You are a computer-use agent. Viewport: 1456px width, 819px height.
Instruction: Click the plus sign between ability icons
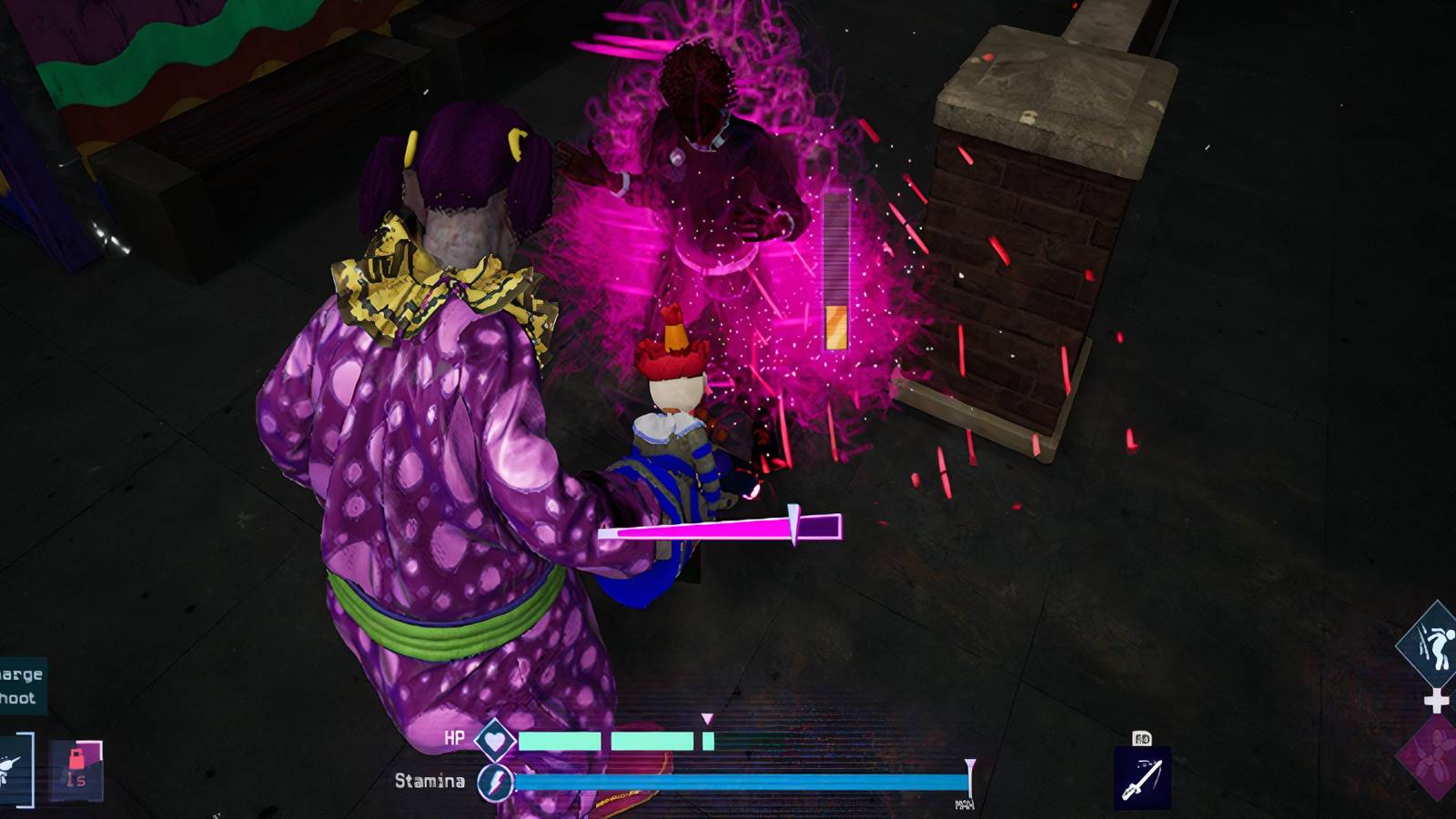point(1435,699)
